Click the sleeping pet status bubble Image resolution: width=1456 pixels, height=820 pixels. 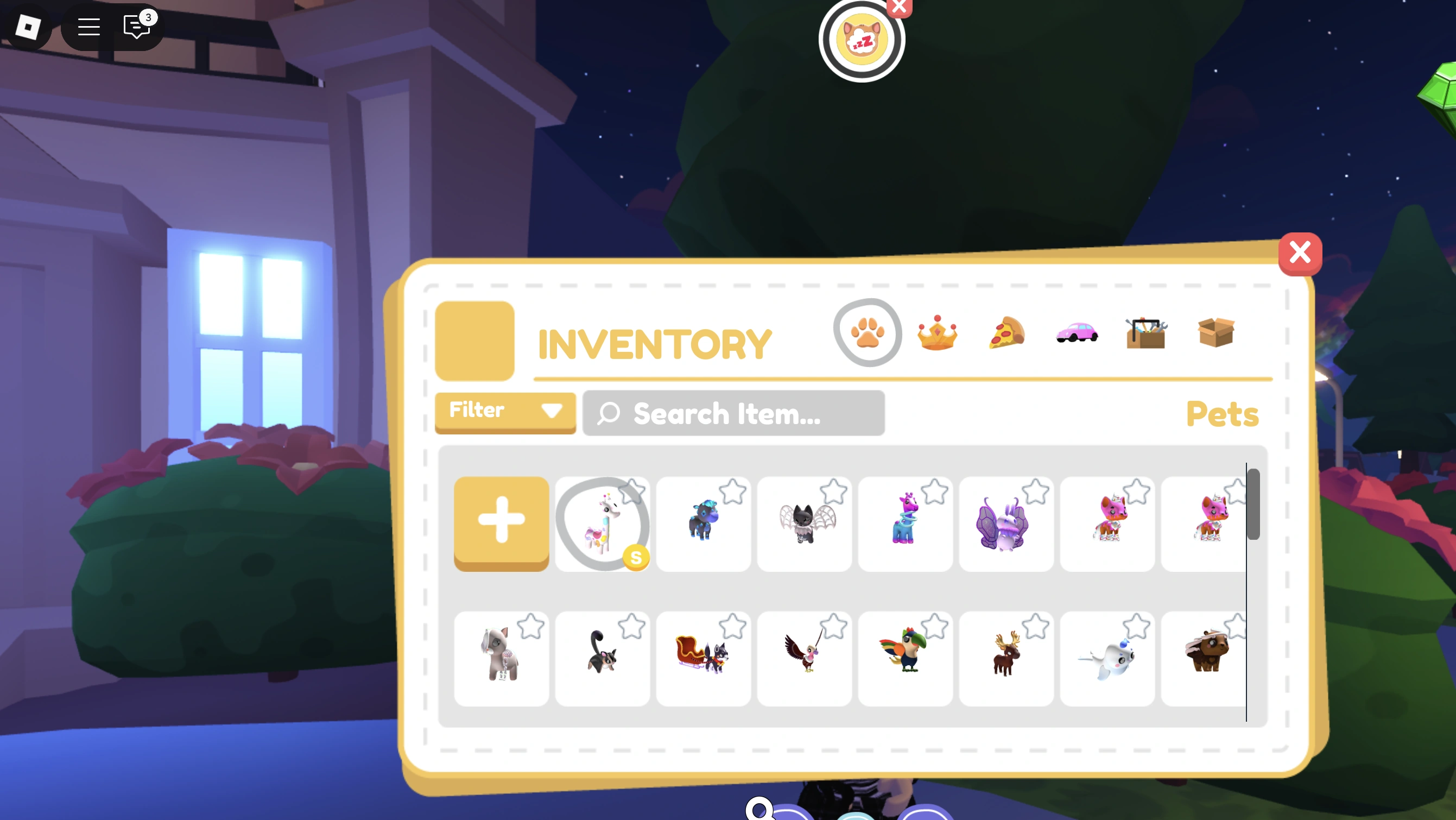point(860,39)
